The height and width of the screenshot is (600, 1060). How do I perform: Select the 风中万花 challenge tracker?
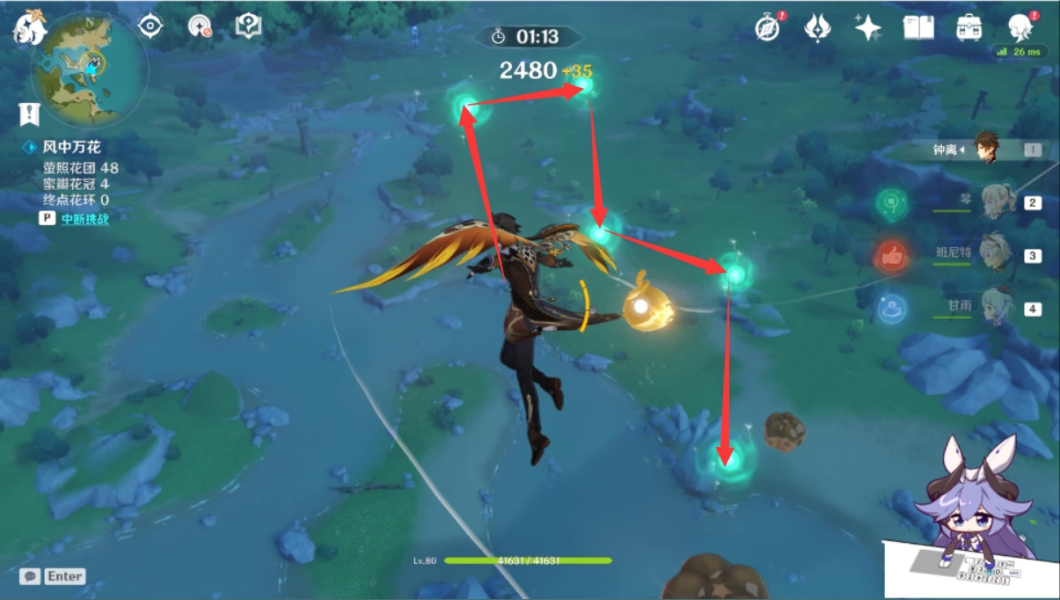[70, 147]
